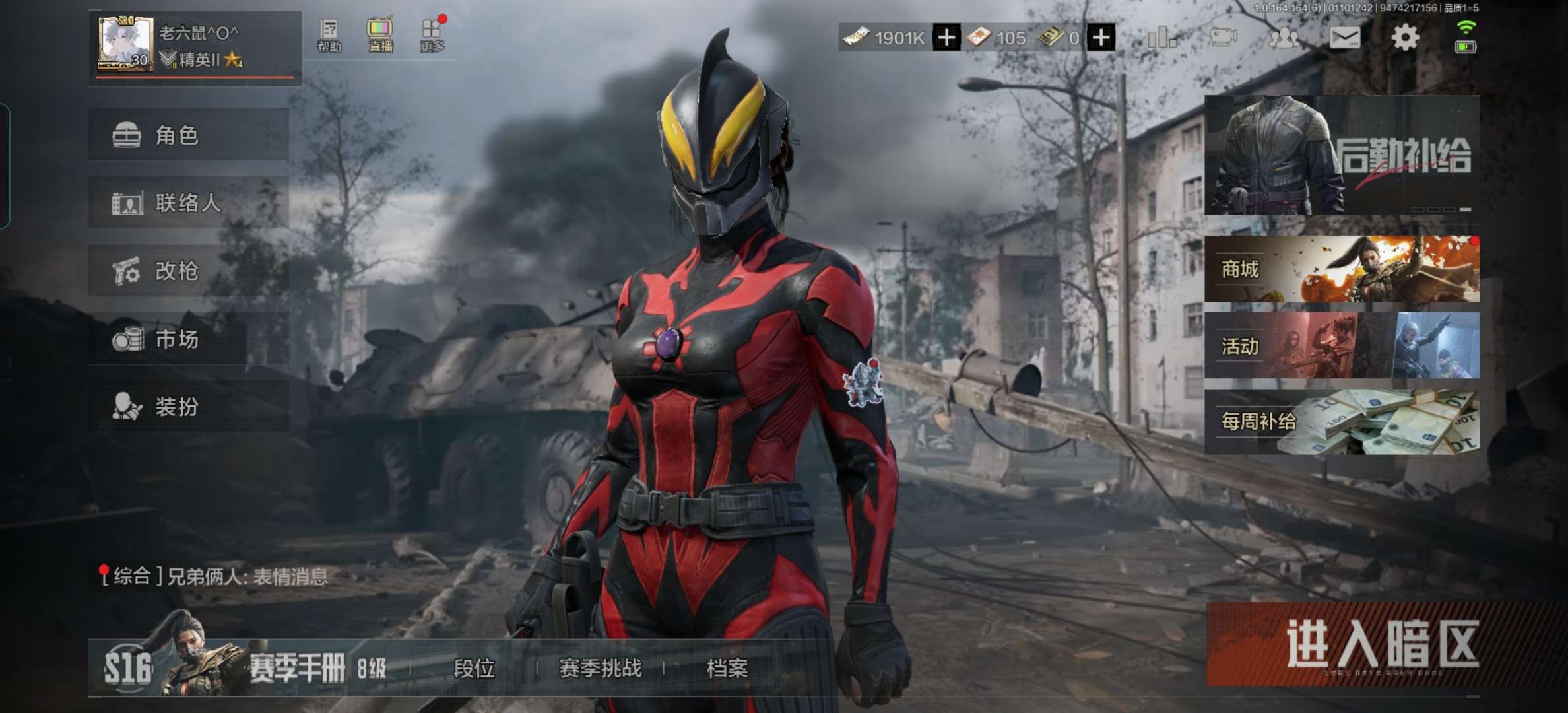1568x713 pixels.
Task: Open 直播 live stream icon
Action: 380,36
